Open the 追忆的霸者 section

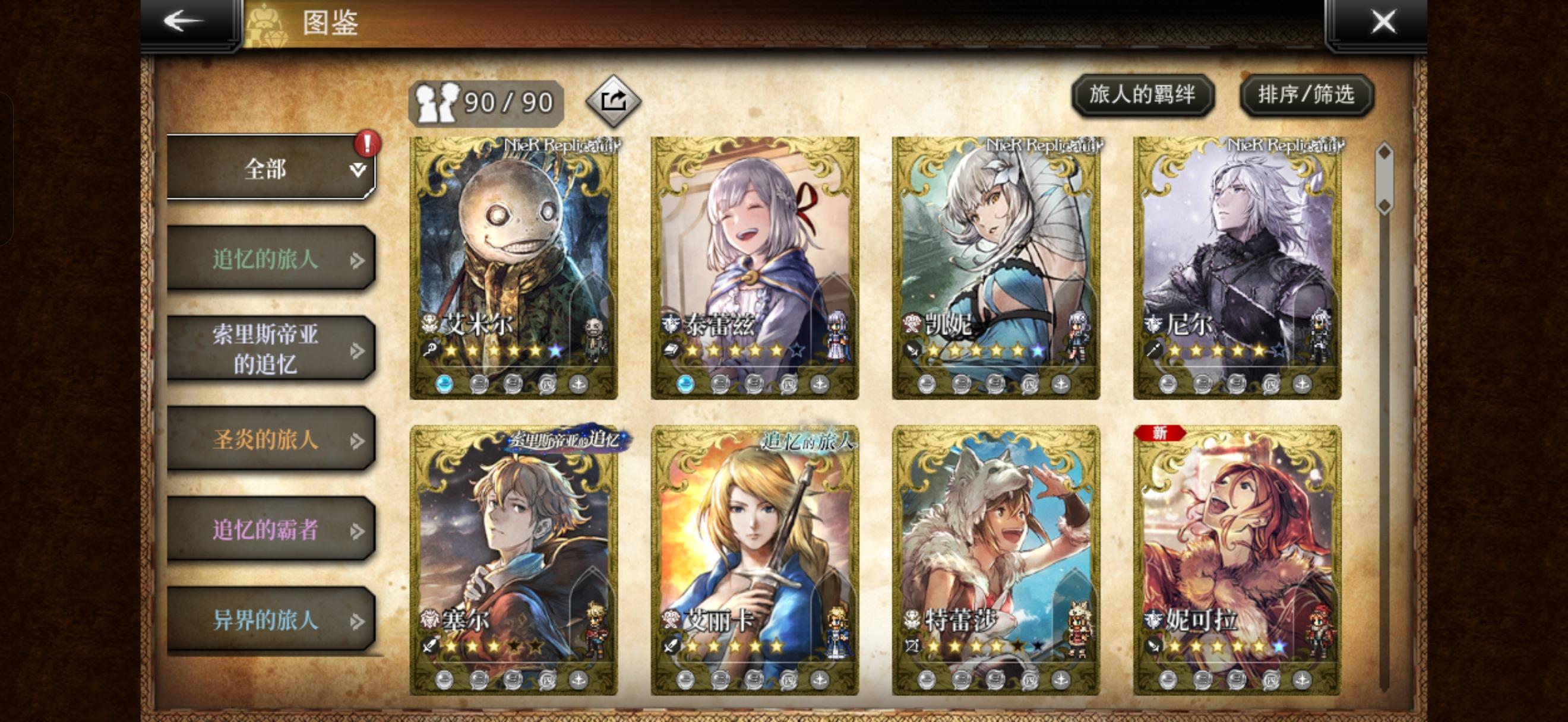click(x=267, y=528)
